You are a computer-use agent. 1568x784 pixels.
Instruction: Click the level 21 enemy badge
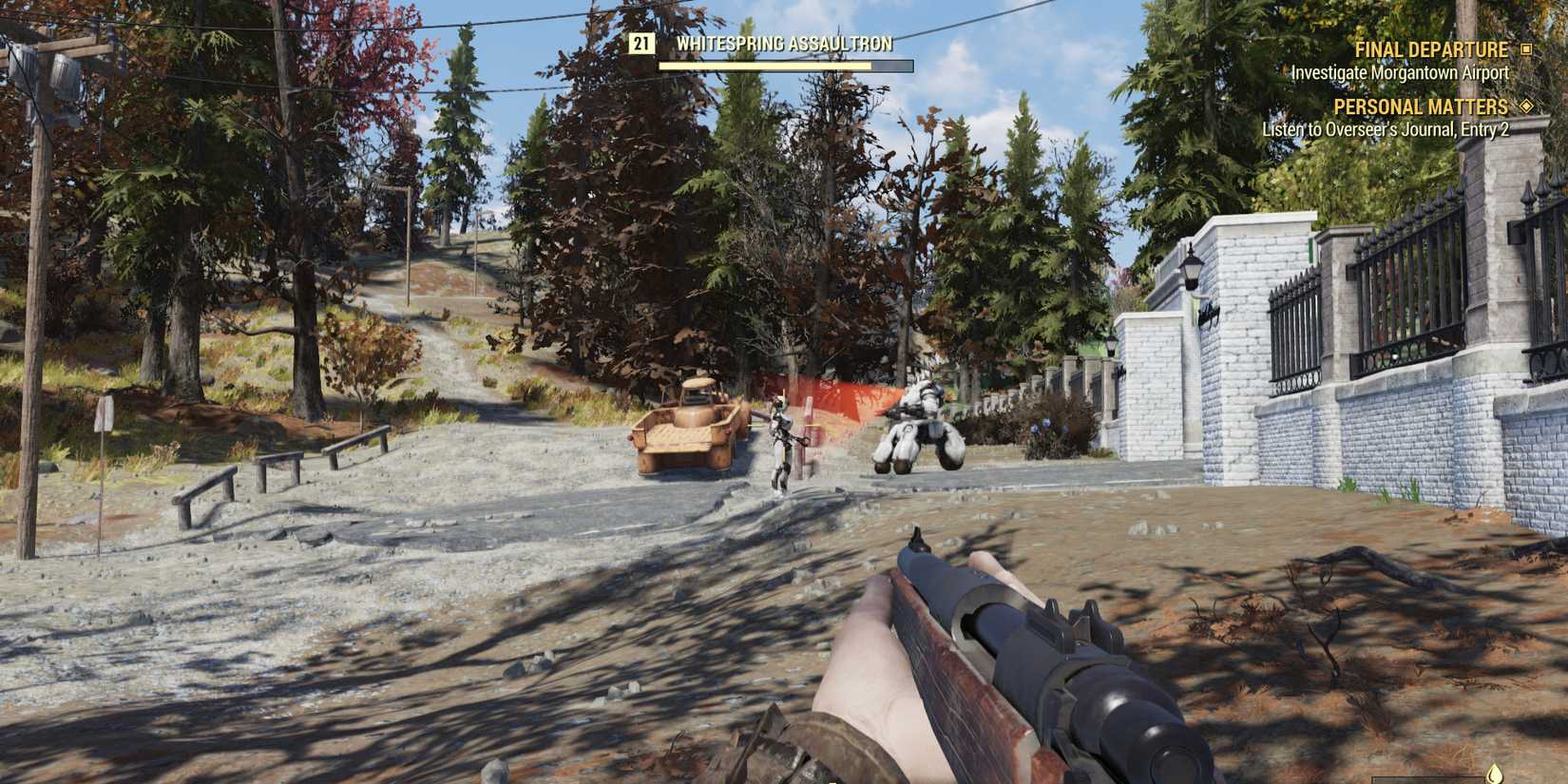(x=642, y=43)
